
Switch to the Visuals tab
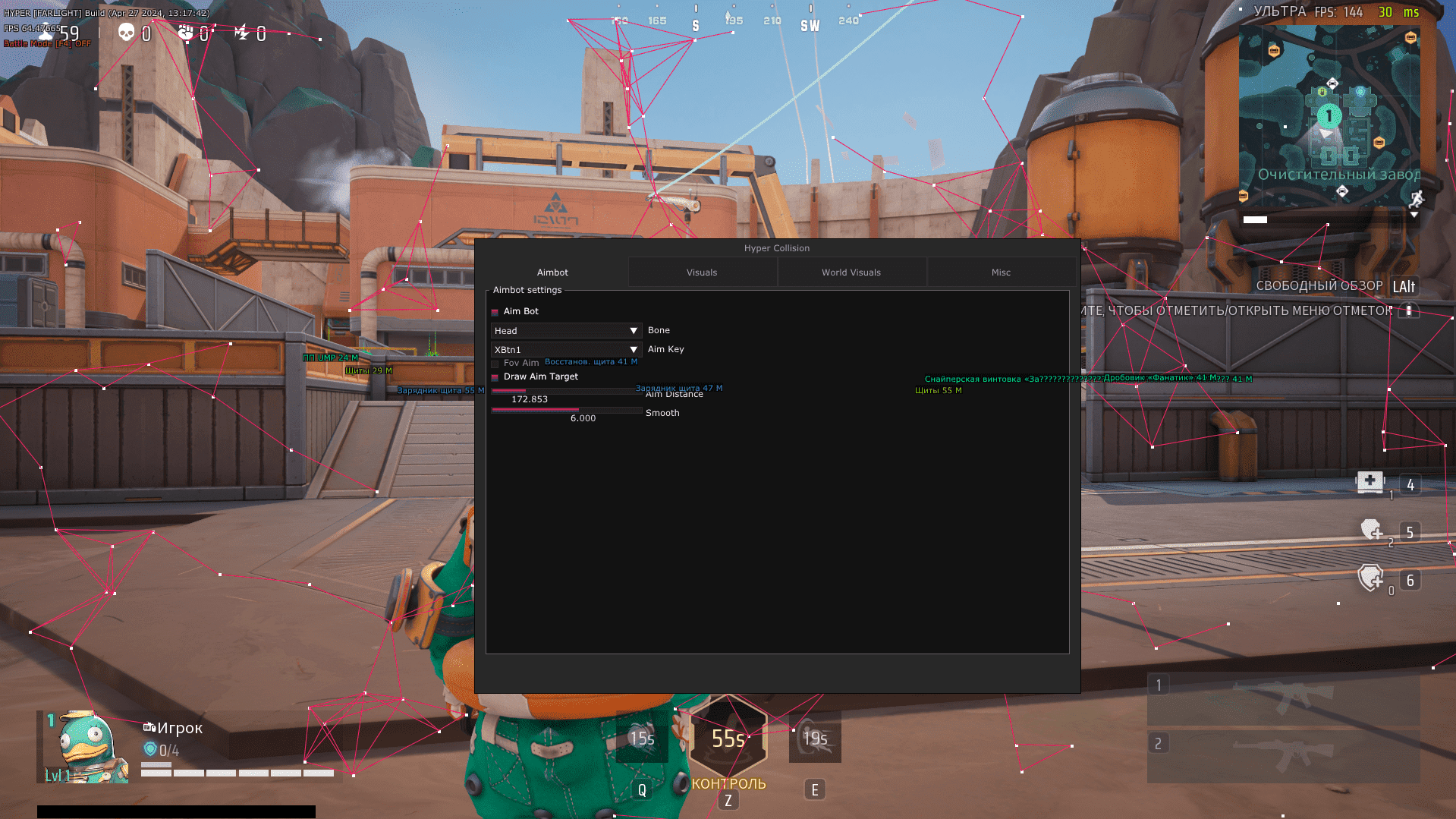tap(701, 272)
